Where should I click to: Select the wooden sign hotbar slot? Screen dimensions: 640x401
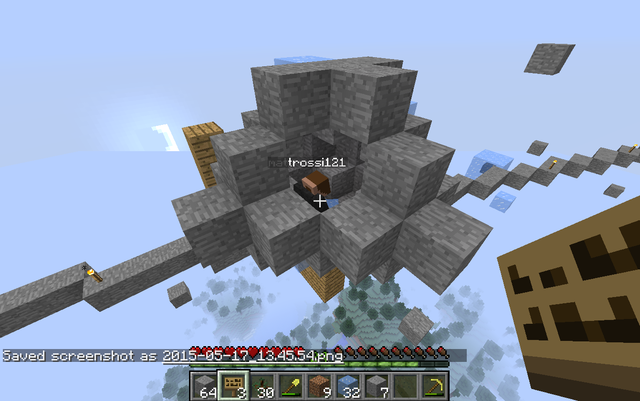(231, 383)
